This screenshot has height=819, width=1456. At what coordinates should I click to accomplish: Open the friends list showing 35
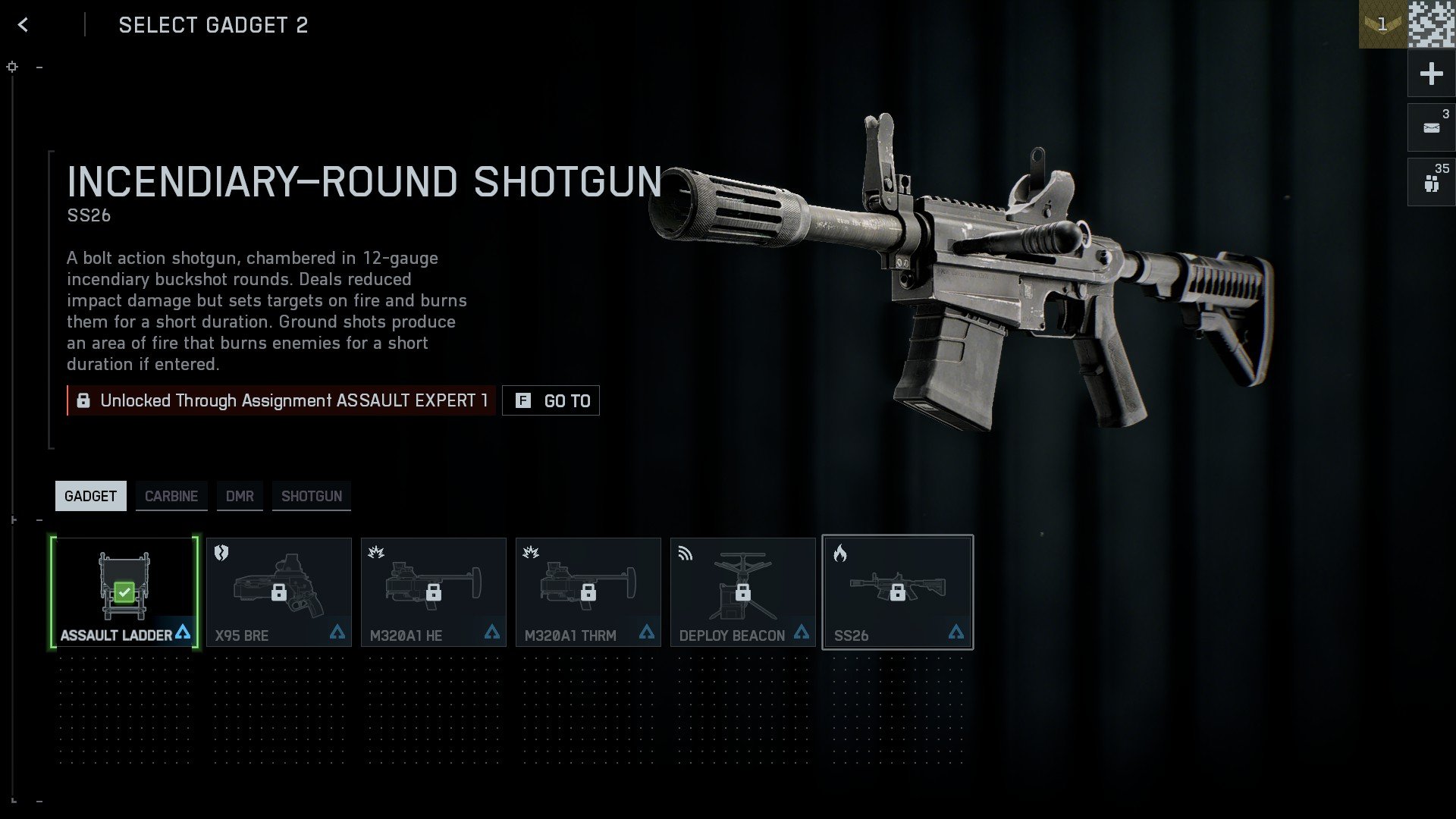coord(1430,181)
